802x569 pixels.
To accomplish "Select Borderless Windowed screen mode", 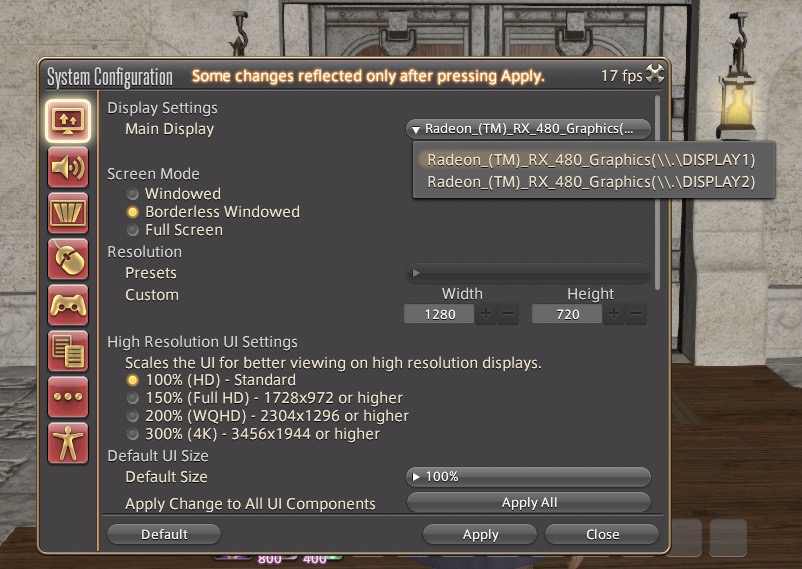I will click(x=132, y=212).
